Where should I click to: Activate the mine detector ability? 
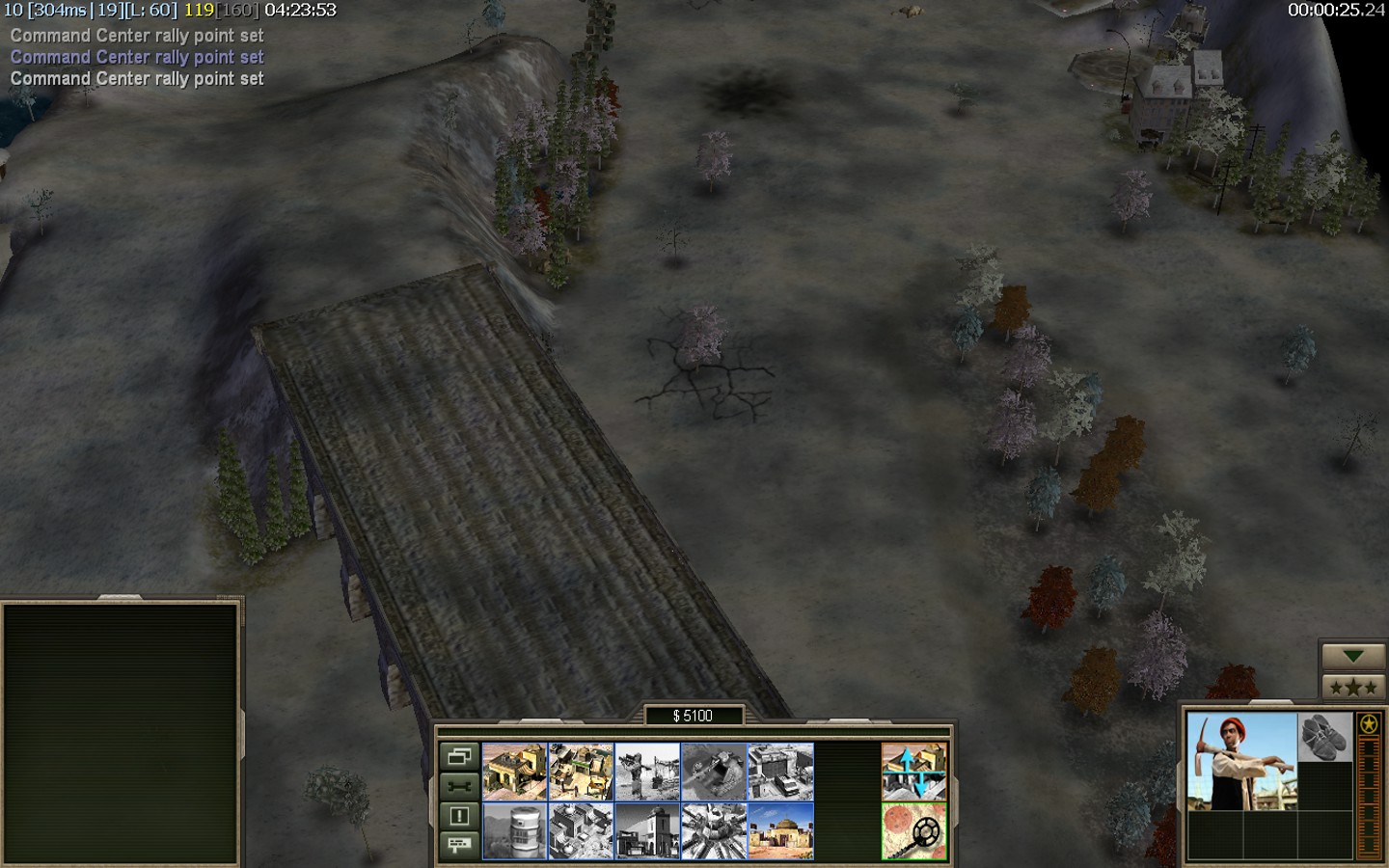(913, 831)
